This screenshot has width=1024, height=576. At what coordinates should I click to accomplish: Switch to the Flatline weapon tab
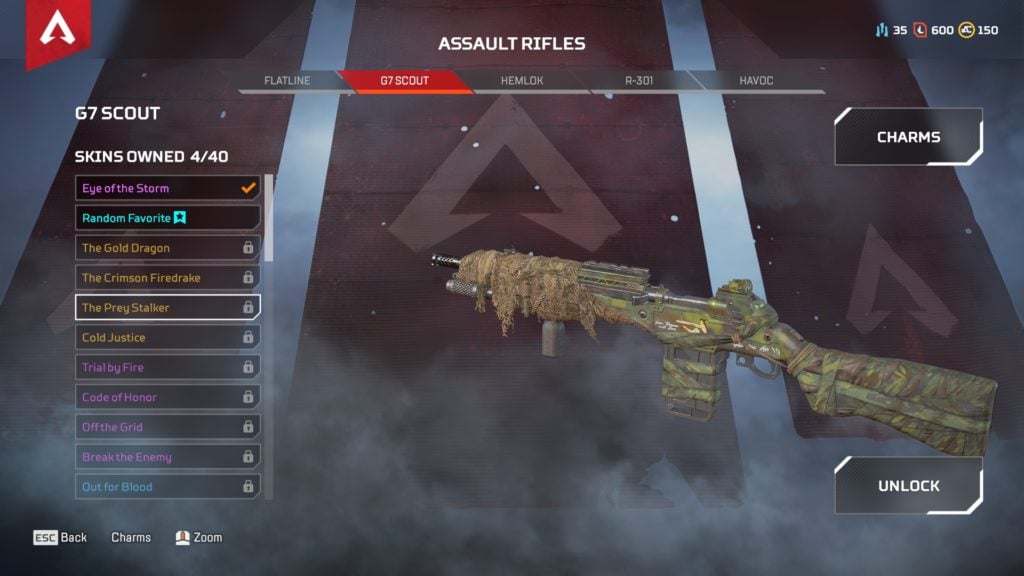[x=286, y=80]
